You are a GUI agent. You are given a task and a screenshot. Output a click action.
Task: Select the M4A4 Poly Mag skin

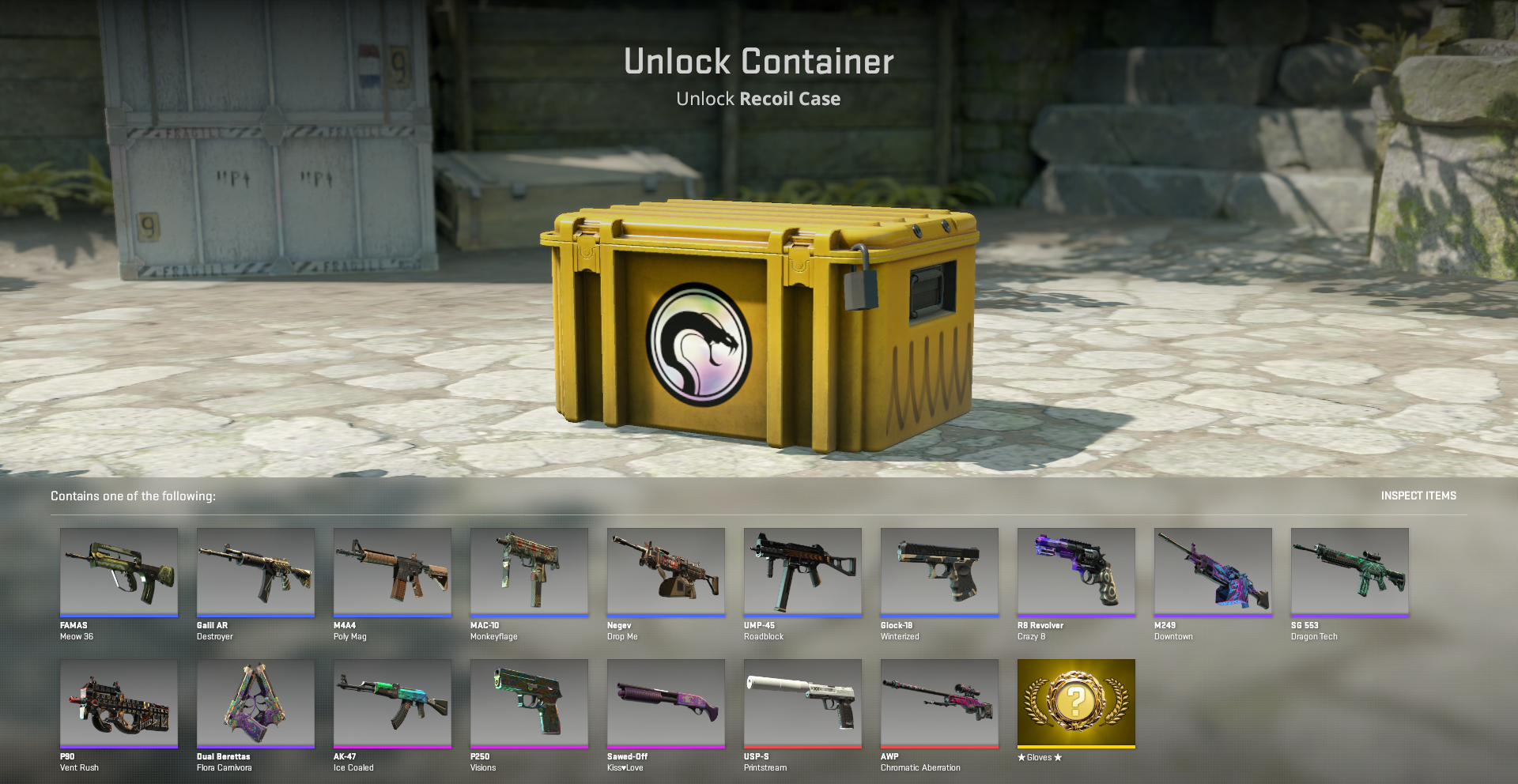(x=392, y=572)
